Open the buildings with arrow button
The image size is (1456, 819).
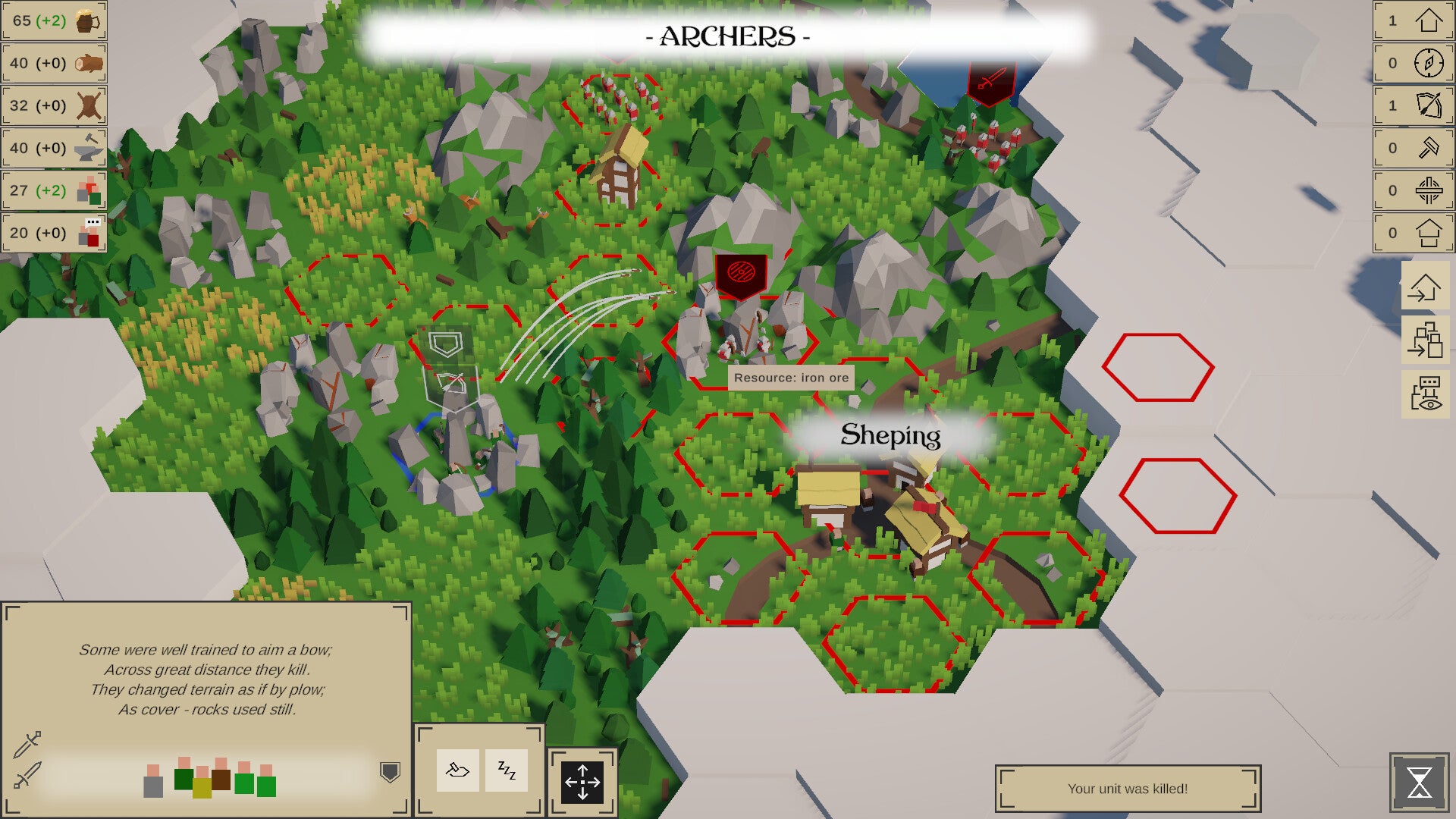point(1425,339)
